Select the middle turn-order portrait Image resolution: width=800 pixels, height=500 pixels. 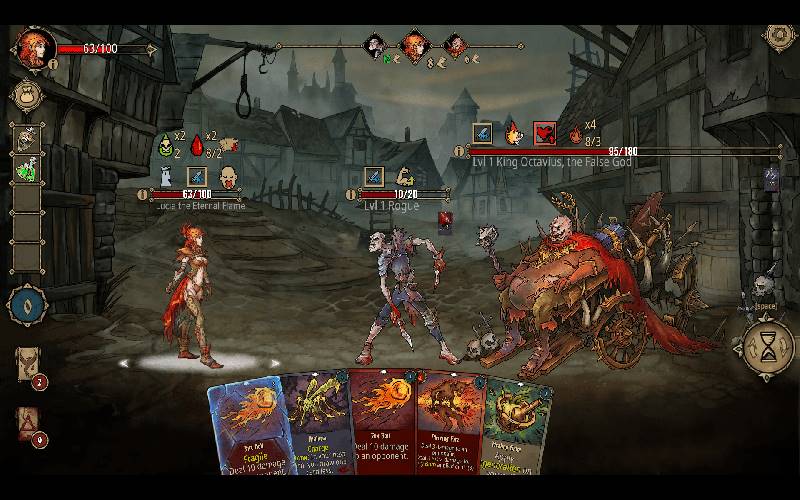pos(413,44)
